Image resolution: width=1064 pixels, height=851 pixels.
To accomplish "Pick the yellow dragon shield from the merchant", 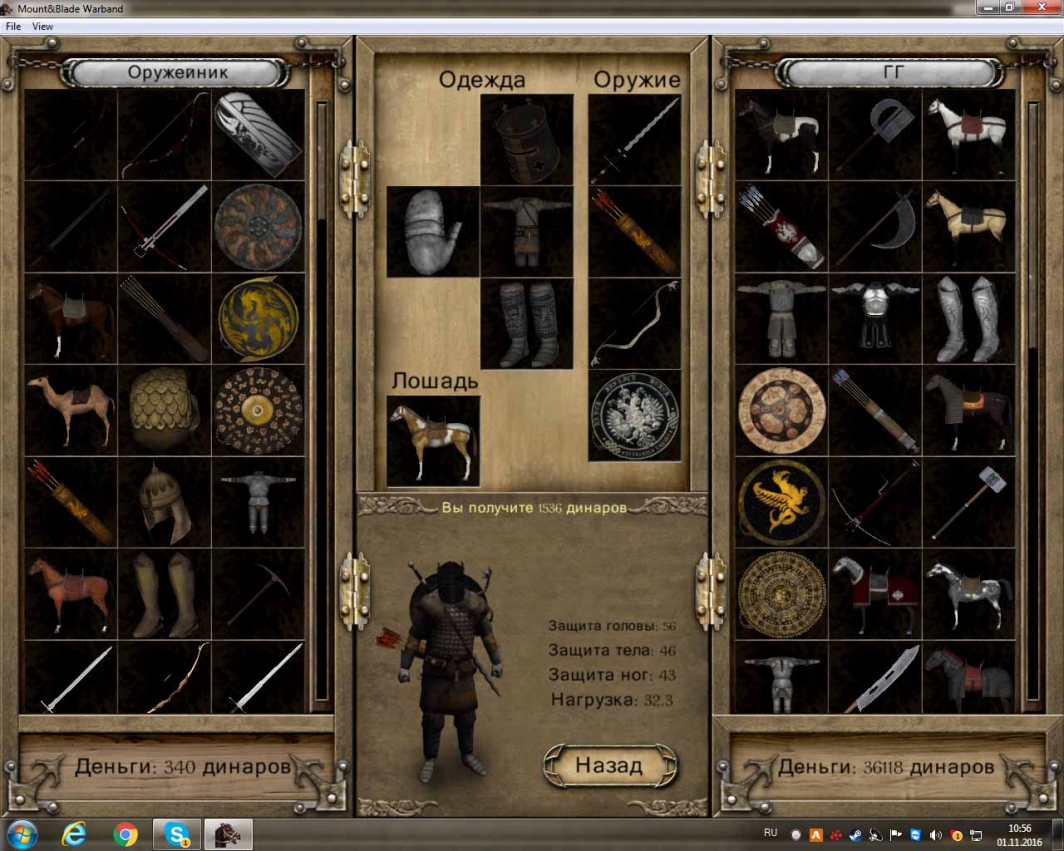I will [258, 318].
